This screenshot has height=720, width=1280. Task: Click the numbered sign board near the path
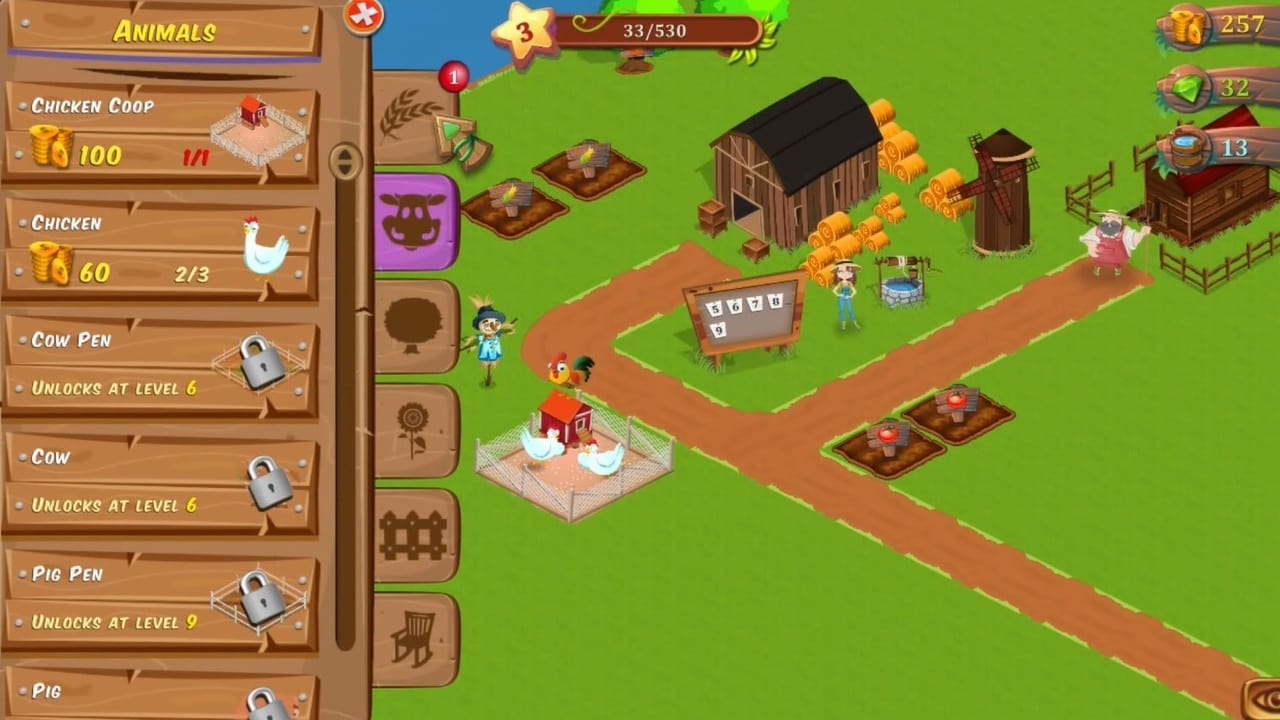tap(742, 312)
